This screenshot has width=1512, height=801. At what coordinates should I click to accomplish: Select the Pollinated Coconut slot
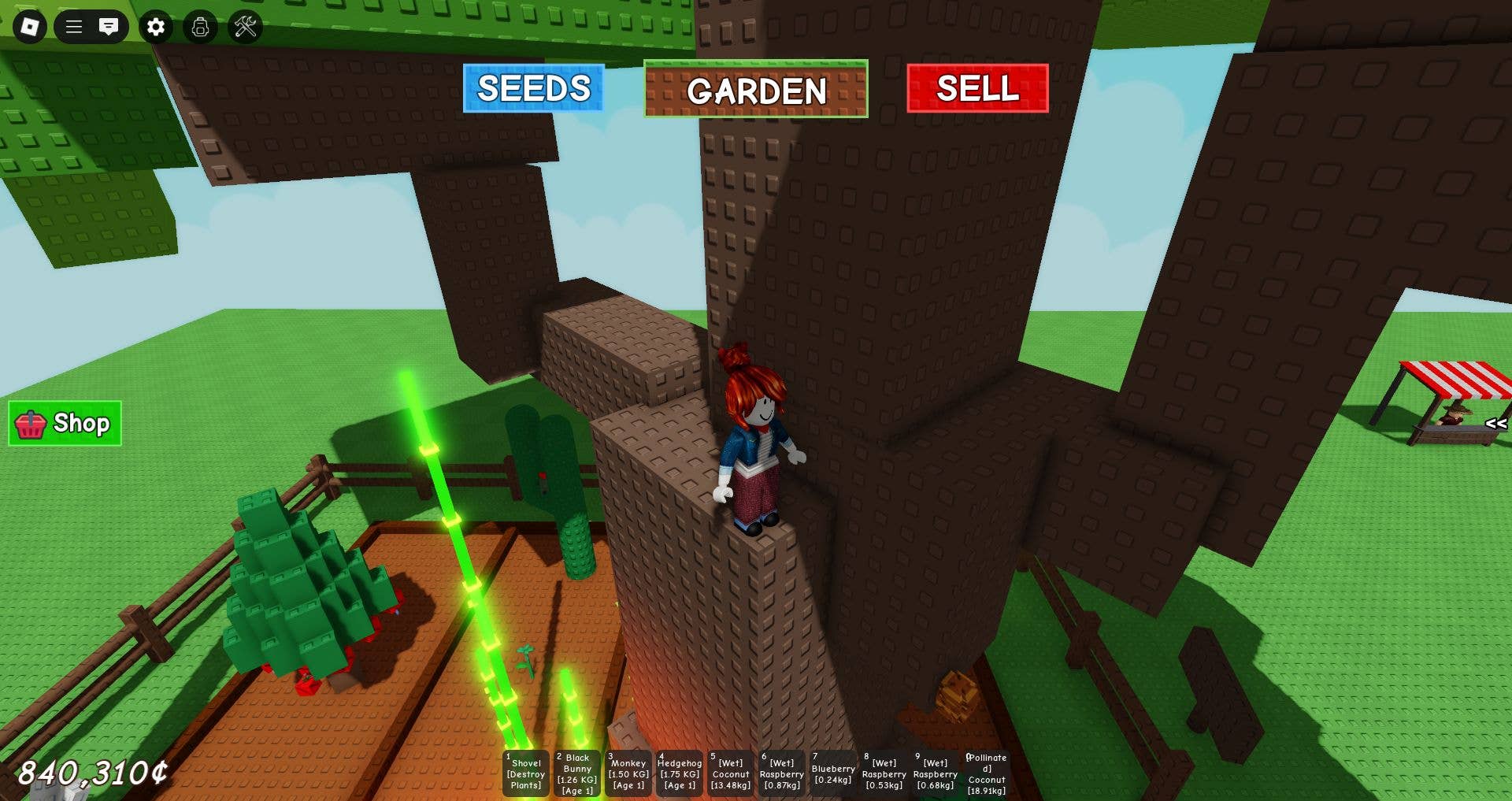coord(987,773)
